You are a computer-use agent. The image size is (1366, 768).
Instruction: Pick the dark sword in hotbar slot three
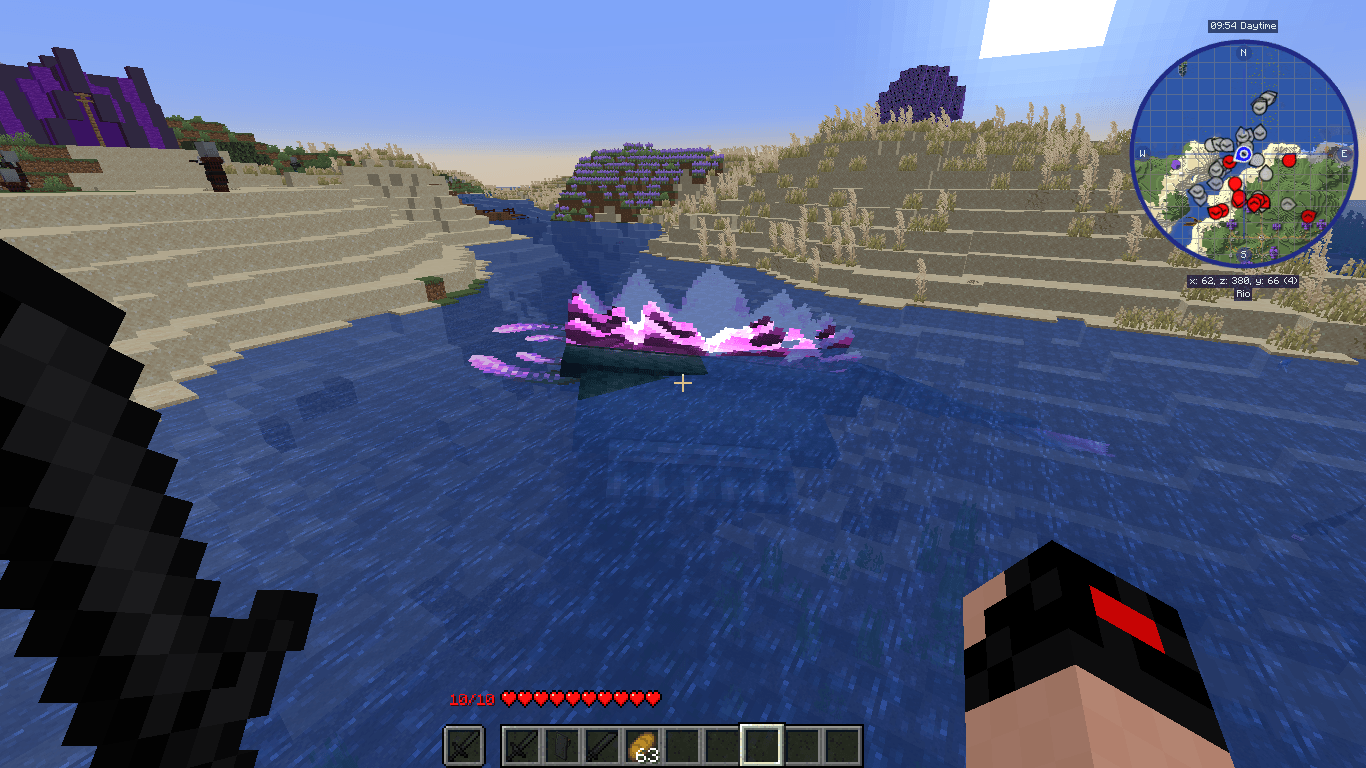601,743
